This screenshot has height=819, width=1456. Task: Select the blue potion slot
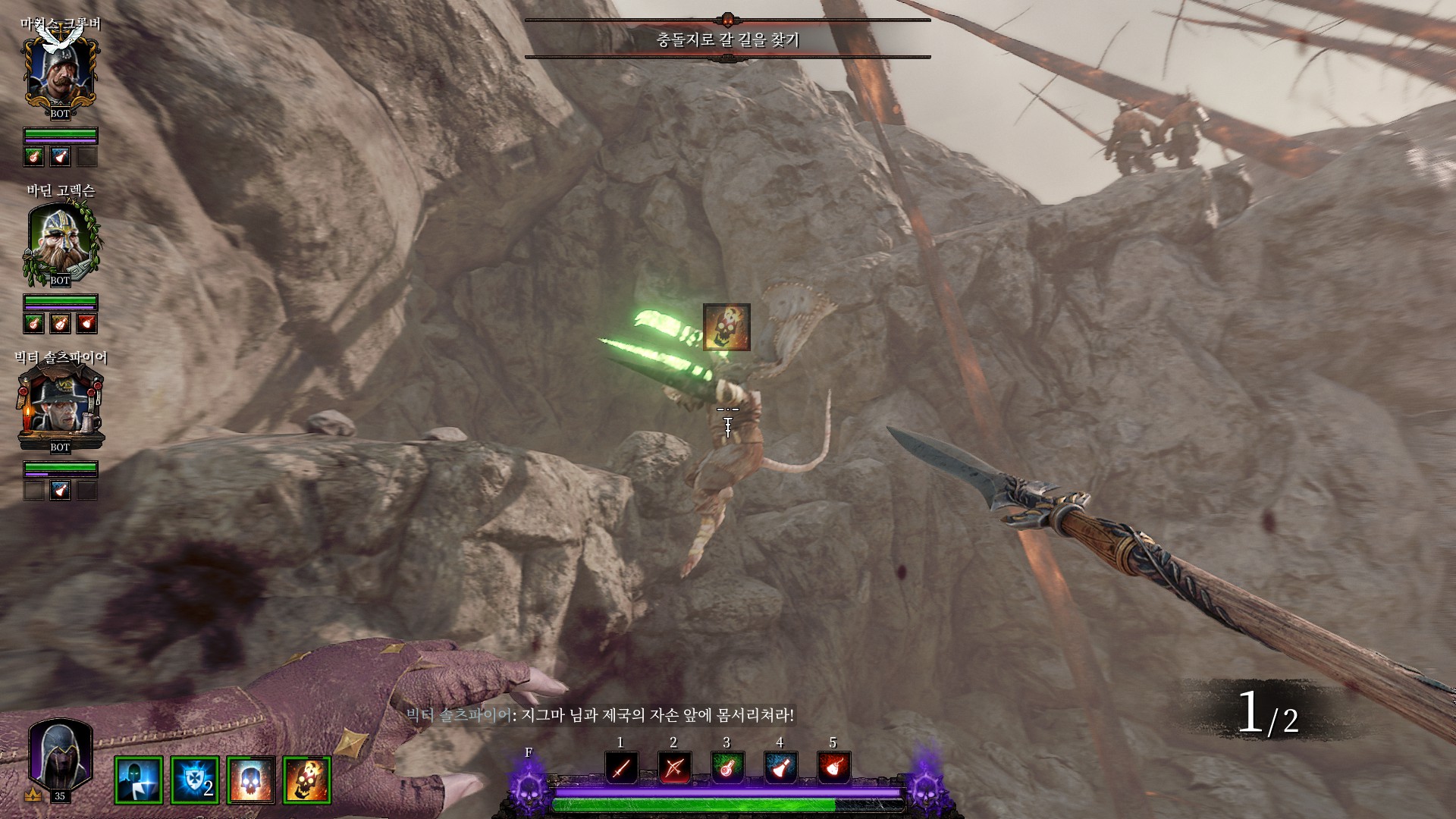point(780,769)
